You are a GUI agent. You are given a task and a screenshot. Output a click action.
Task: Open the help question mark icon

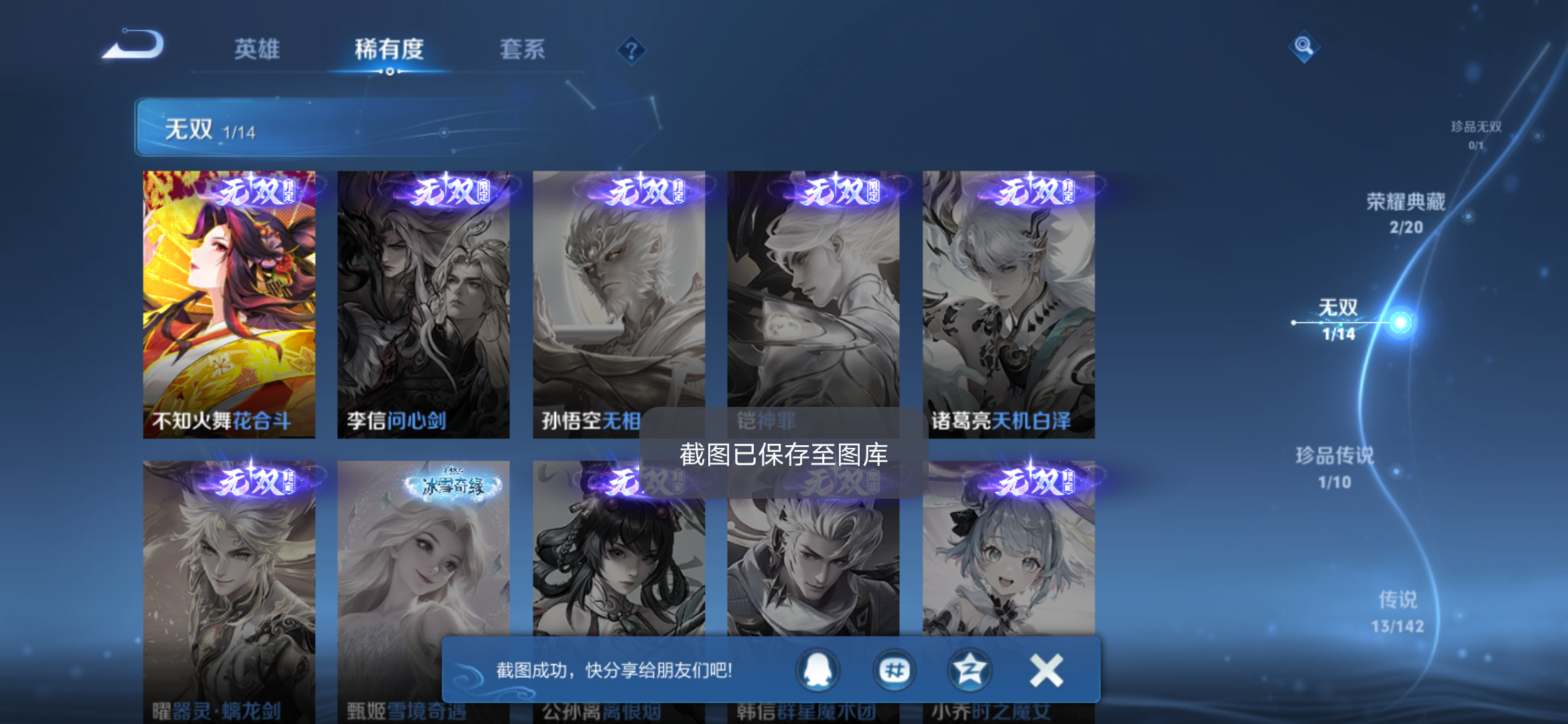pos(631,50)
